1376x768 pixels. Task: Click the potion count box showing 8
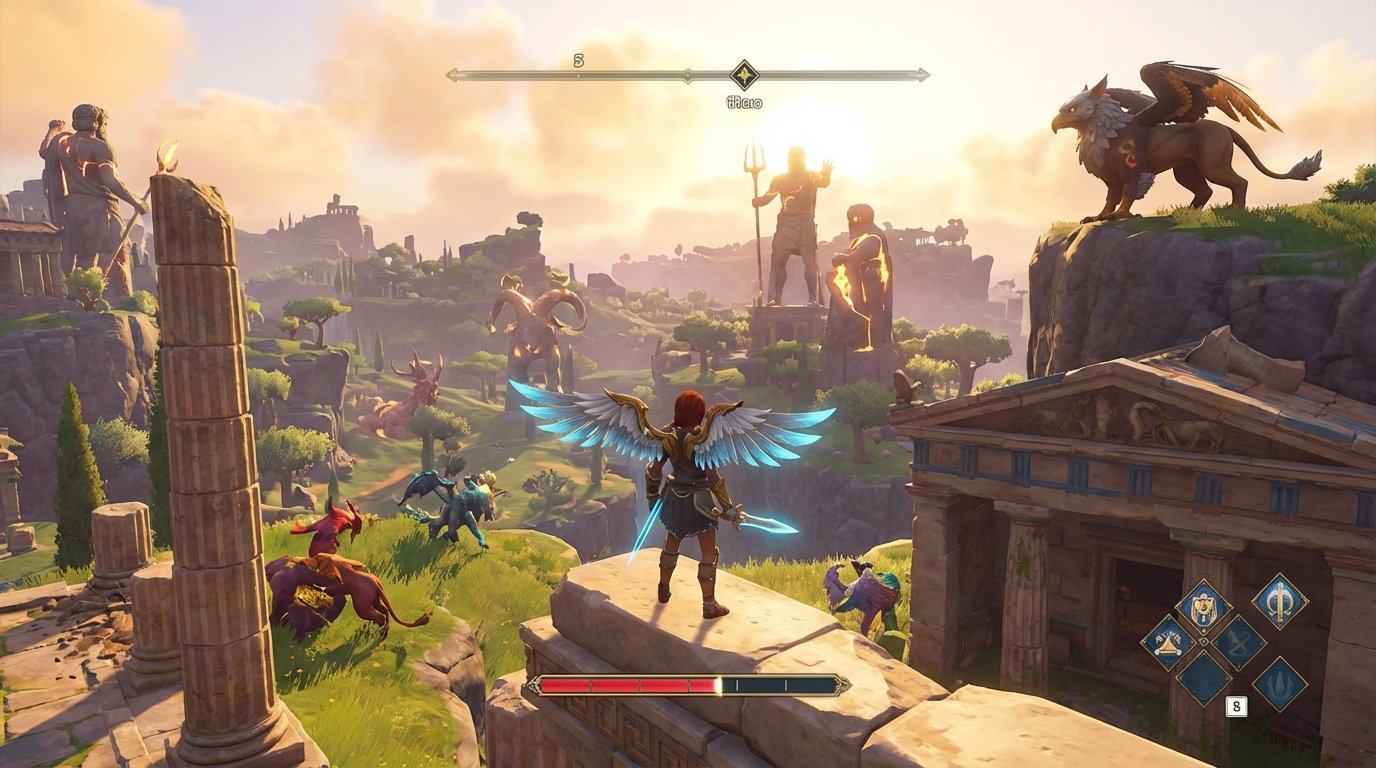tap(1236, 705)
